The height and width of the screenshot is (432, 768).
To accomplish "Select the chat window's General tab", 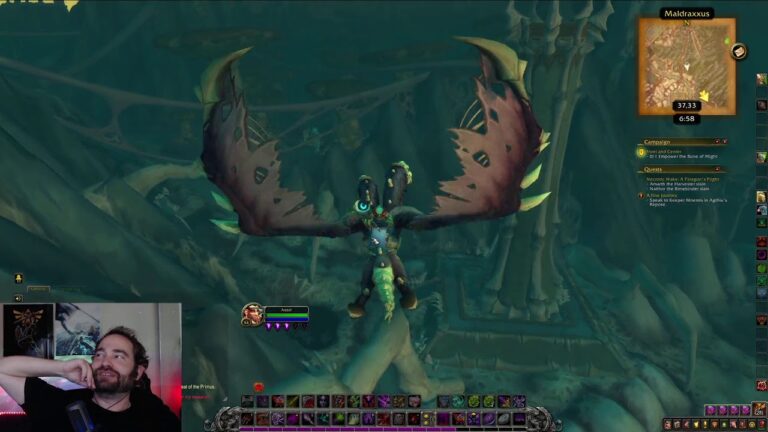I will (40, 290).
